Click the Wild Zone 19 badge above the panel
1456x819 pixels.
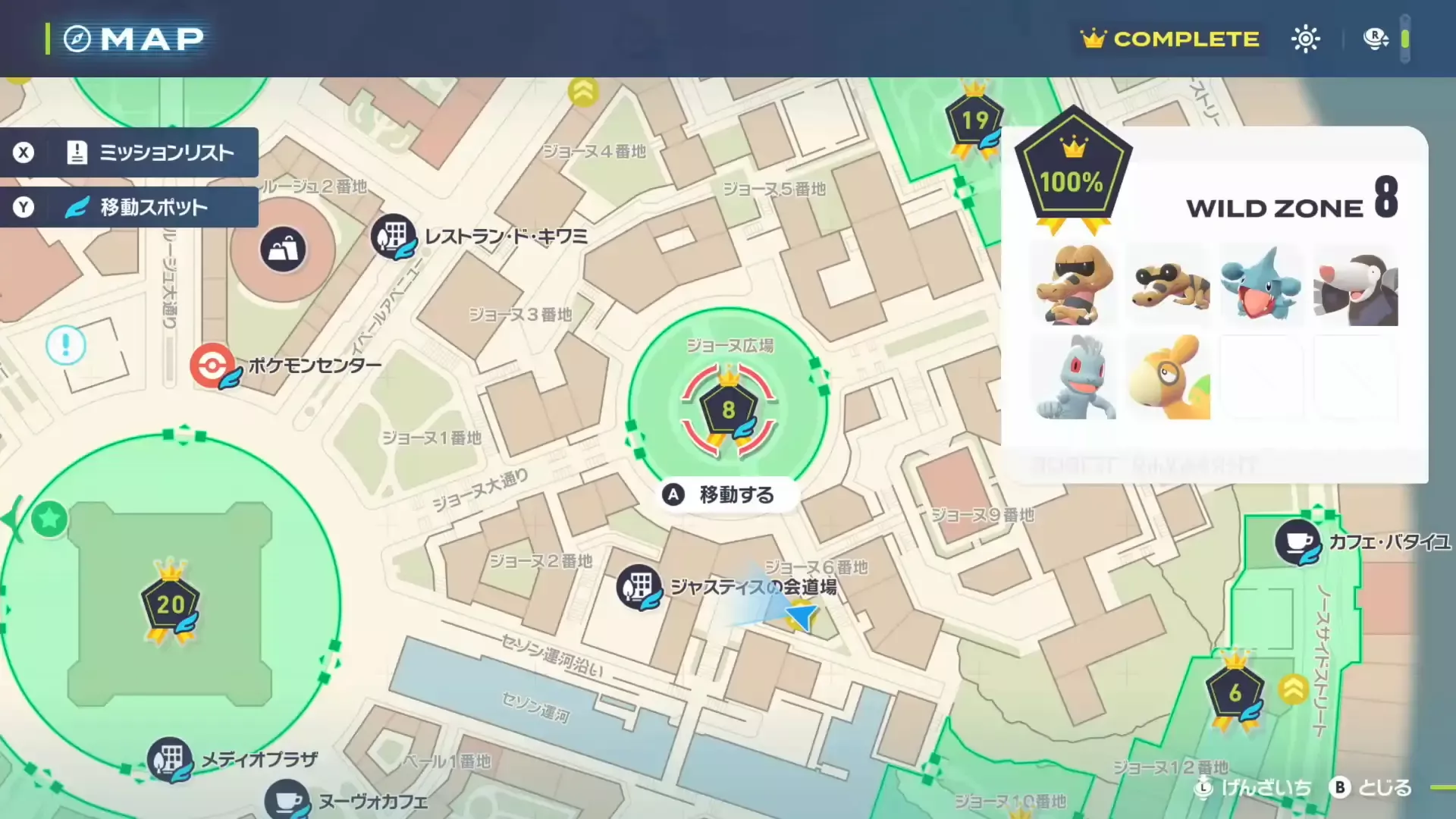tap(975, 119)
